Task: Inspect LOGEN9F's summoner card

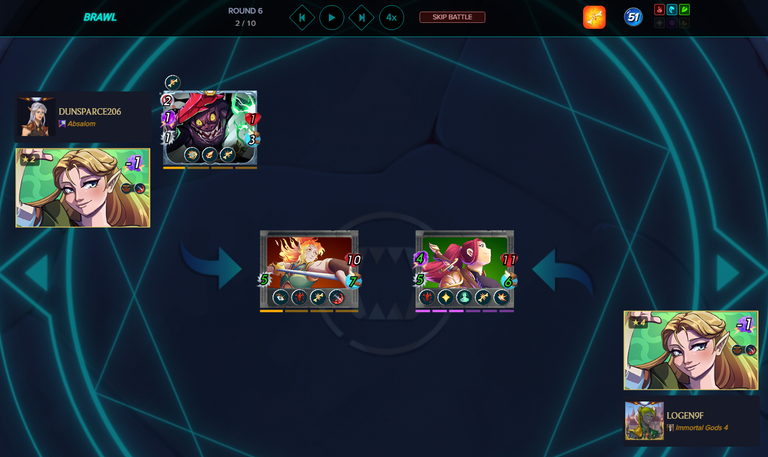Action: (x=691, y=350)
